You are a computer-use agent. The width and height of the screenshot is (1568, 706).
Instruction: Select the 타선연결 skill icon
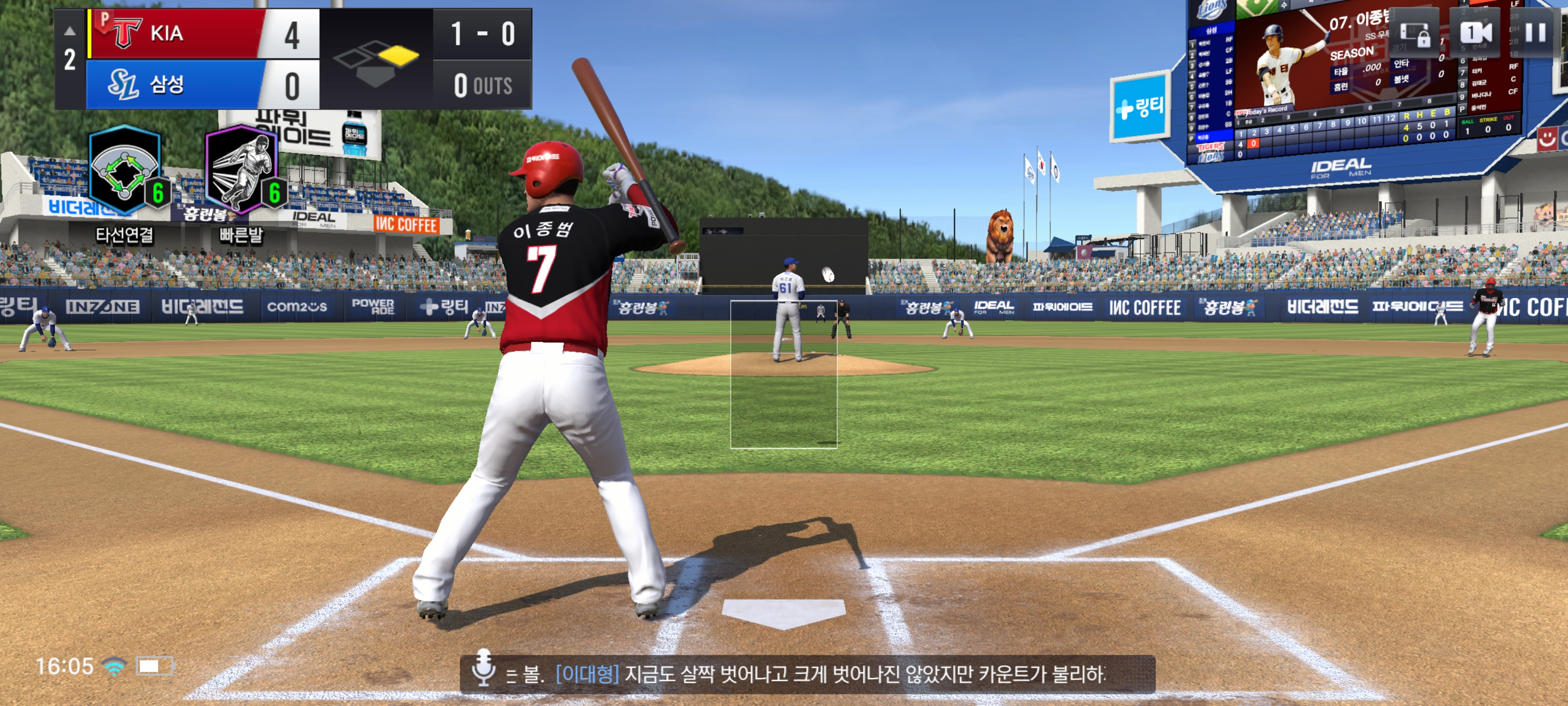(x=125, y=170)
